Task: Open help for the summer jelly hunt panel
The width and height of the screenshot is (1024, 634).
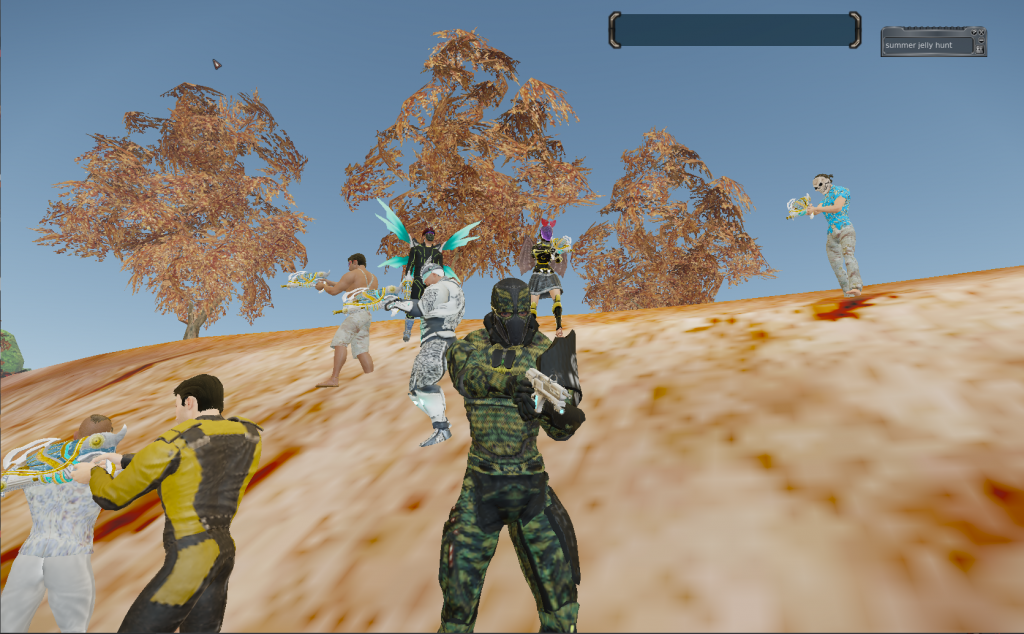Action: [x=973, y=32]
